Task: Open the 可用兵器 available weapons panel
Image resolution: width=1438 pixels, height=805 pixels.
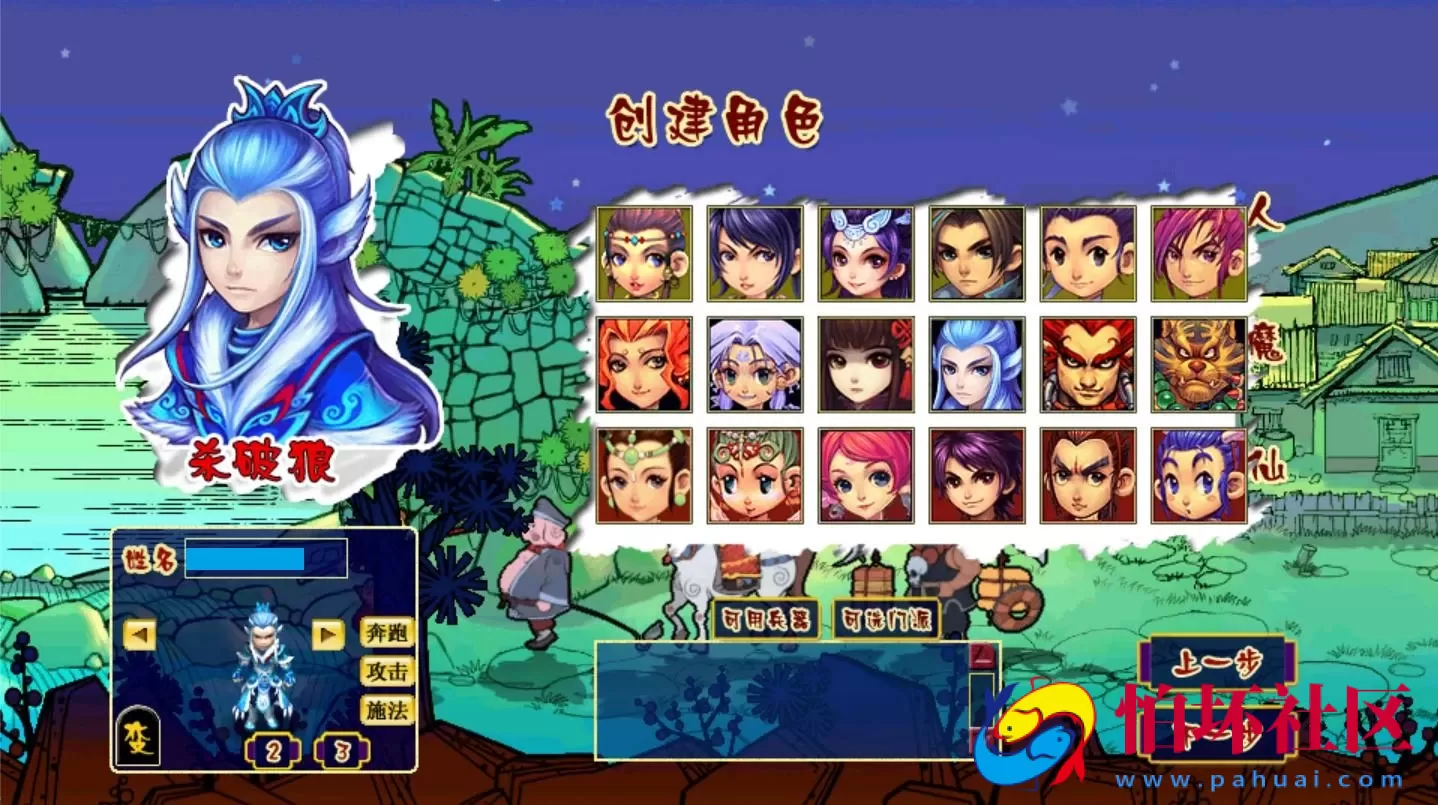Action: pyautogui.click(x=765, y=620)
